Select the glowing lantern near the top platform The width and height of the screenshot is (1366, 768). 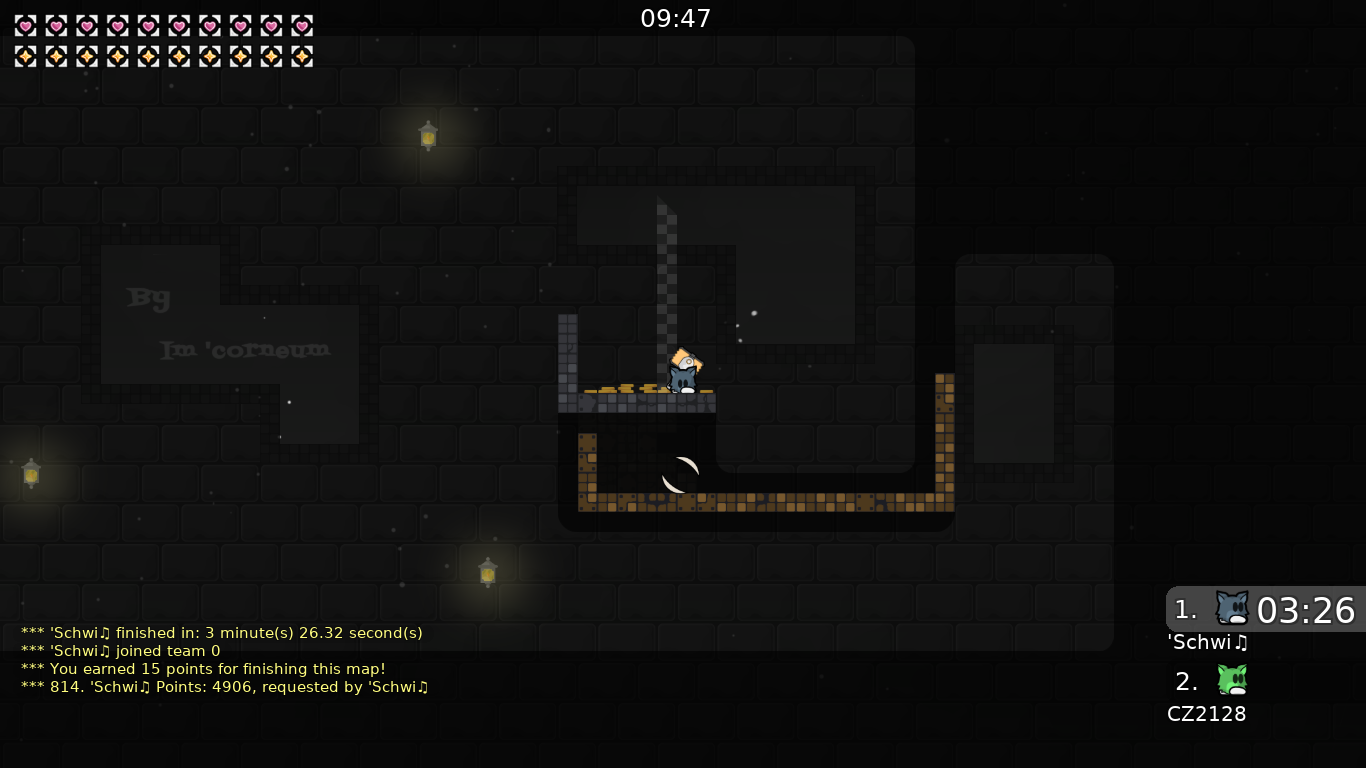428,135
